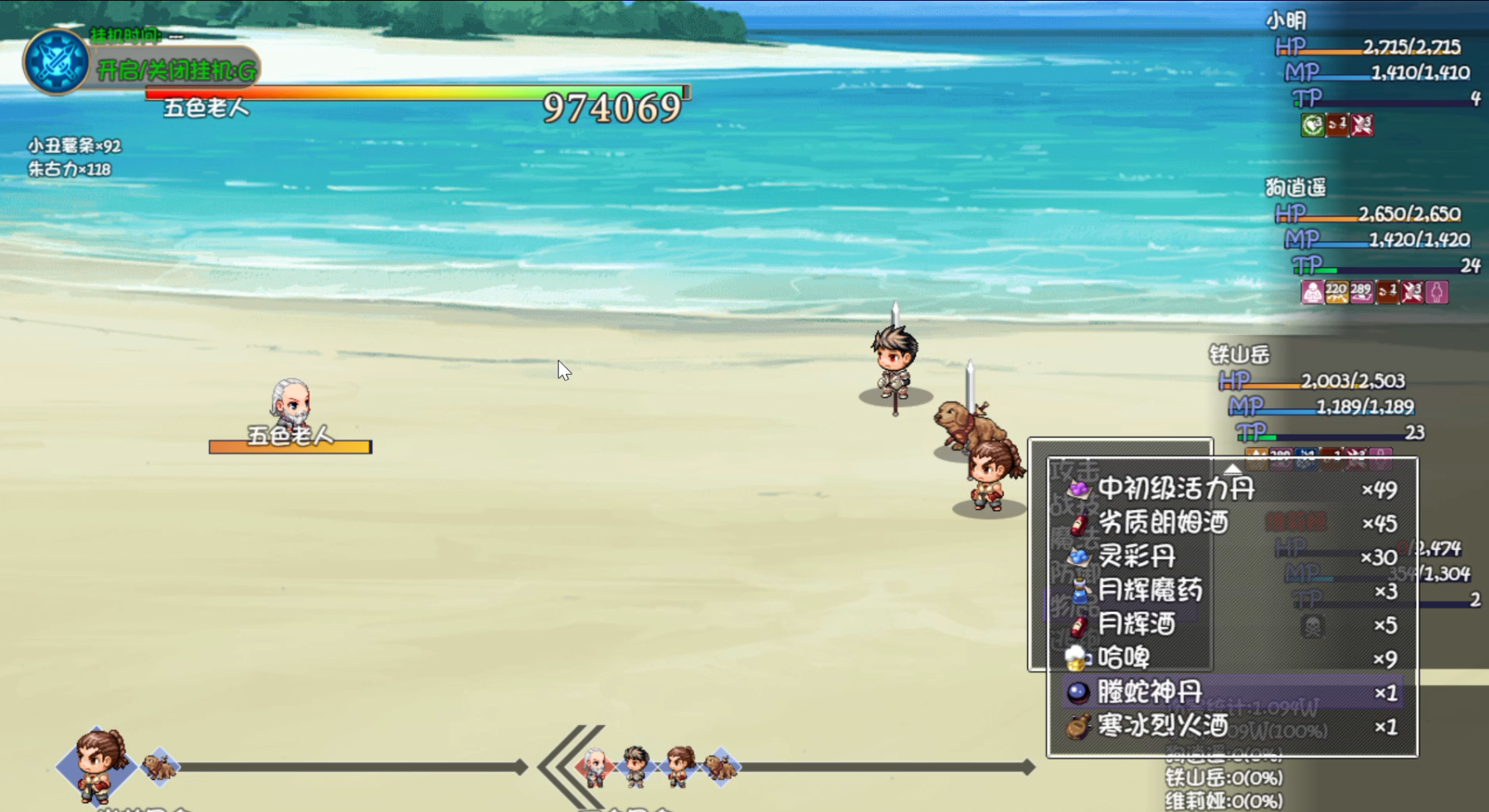Pick the 月辉酒 item
Image resolution: width=1489 pixels, height=812 pixels.
tap(1136, 625)
